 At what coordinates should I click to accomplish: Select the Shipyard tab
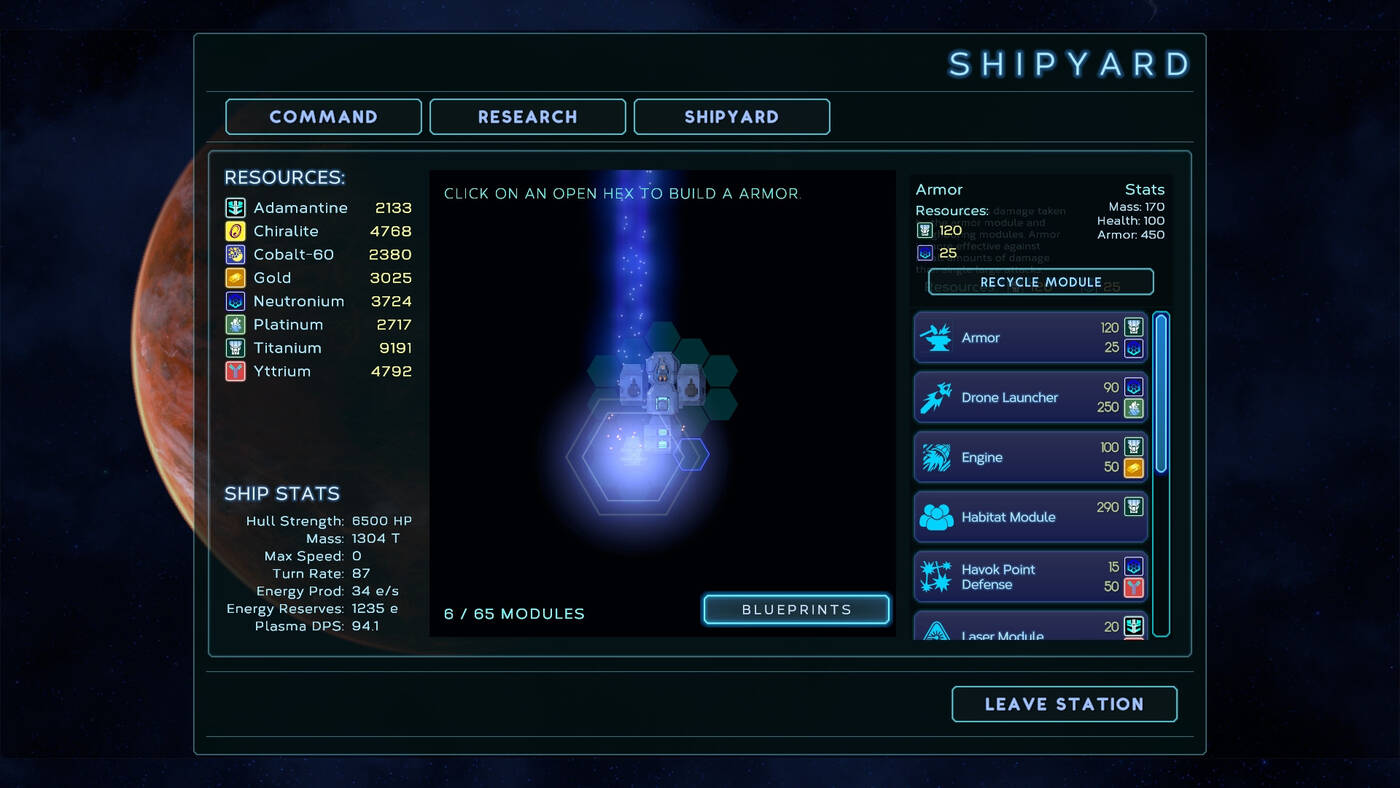click(731, 117)
